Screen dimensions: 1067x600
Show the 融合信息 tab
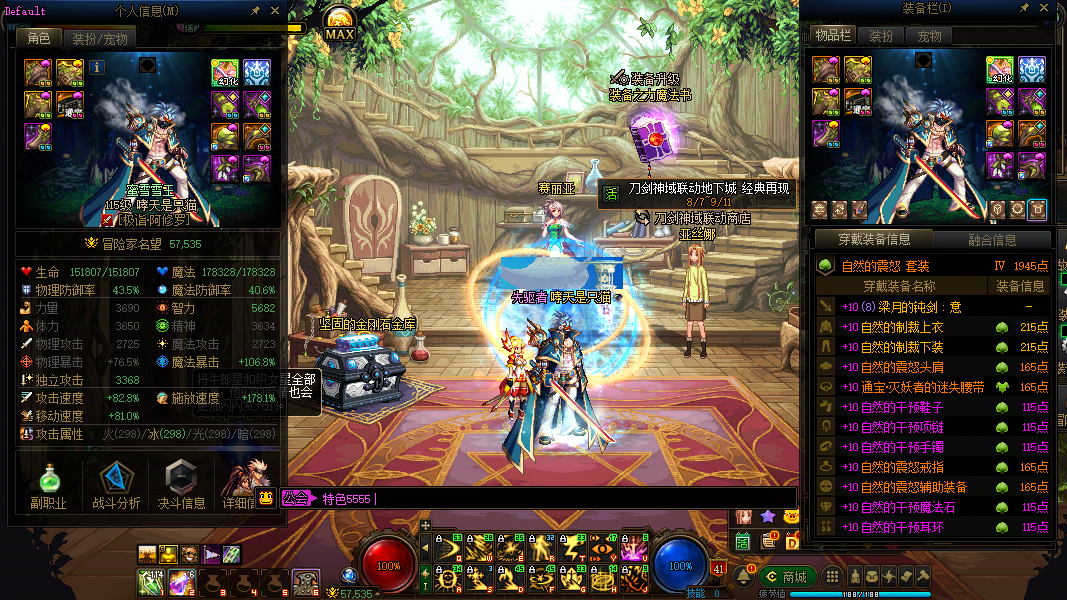pyautogui.click(x=991, y=240)
